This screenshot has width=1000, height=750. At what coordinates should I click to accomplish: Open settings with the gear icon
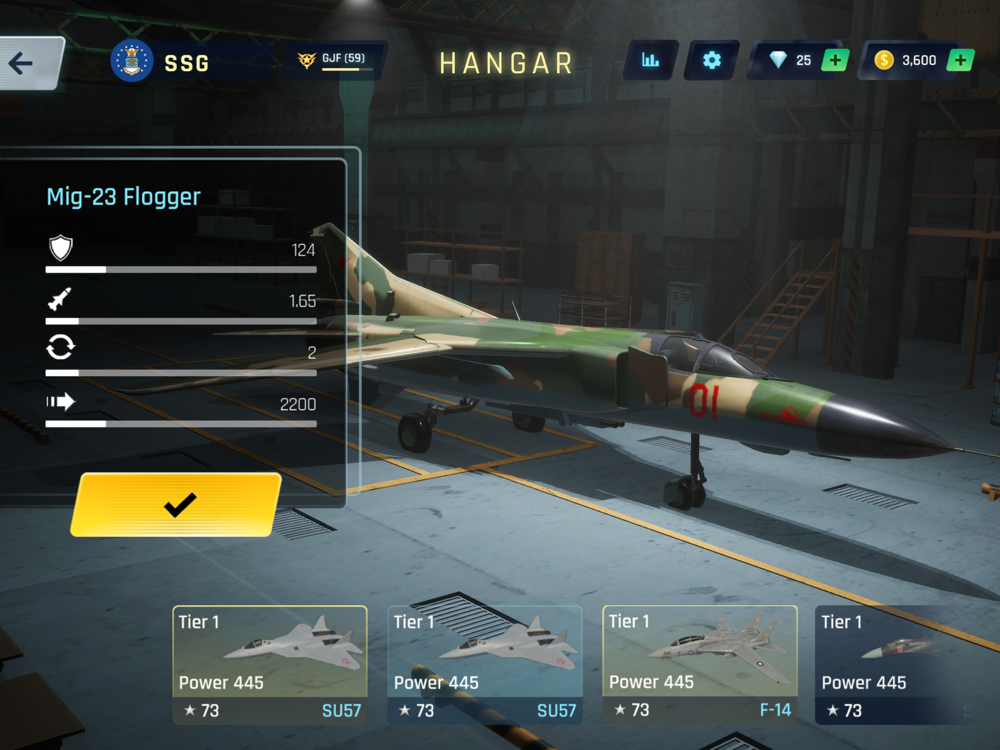tap(711, 61)
